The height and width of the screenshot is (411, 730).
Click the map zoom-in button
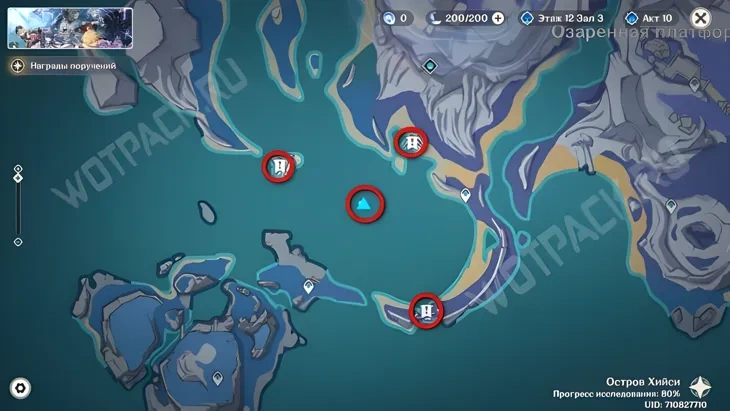[18, 168]
